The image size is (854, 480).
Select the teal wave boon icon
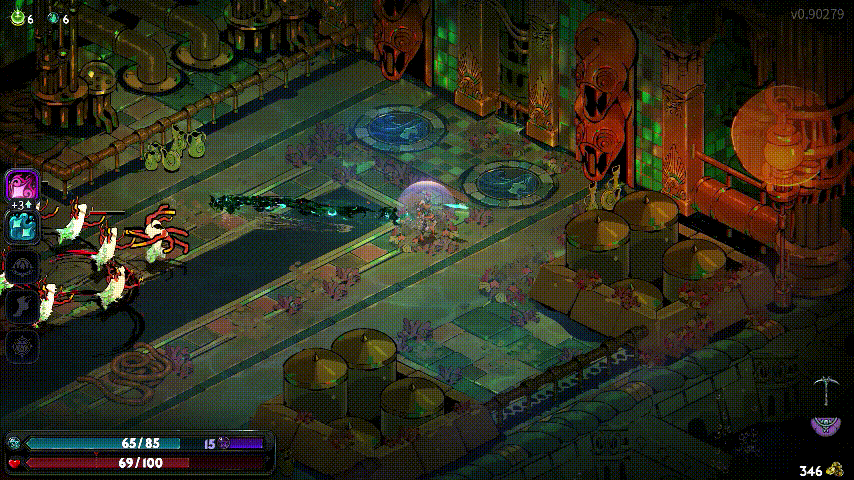point(21,226)
